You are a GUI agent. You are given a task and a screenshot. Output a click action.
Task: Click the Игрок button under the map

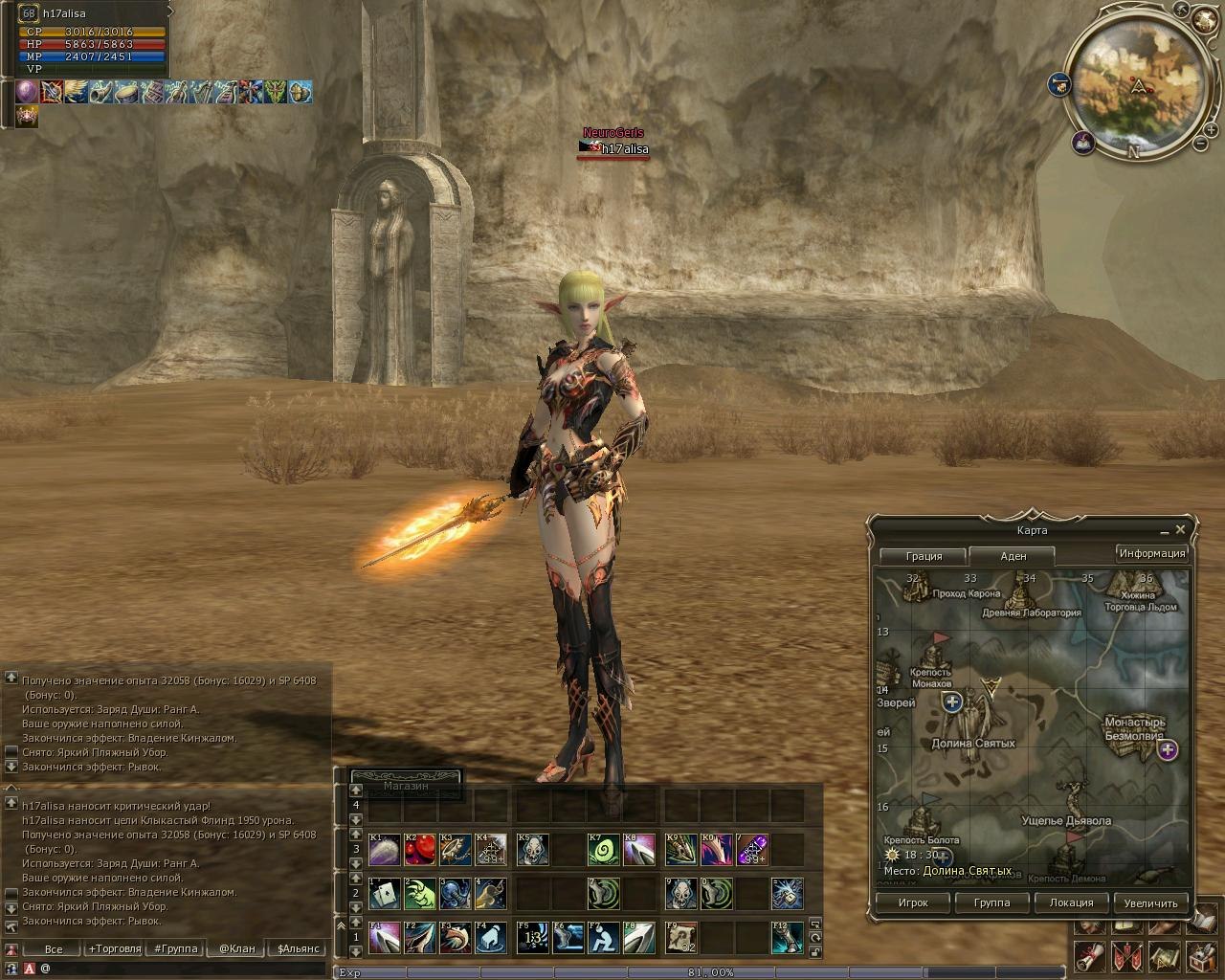click(x=913, y=902)
